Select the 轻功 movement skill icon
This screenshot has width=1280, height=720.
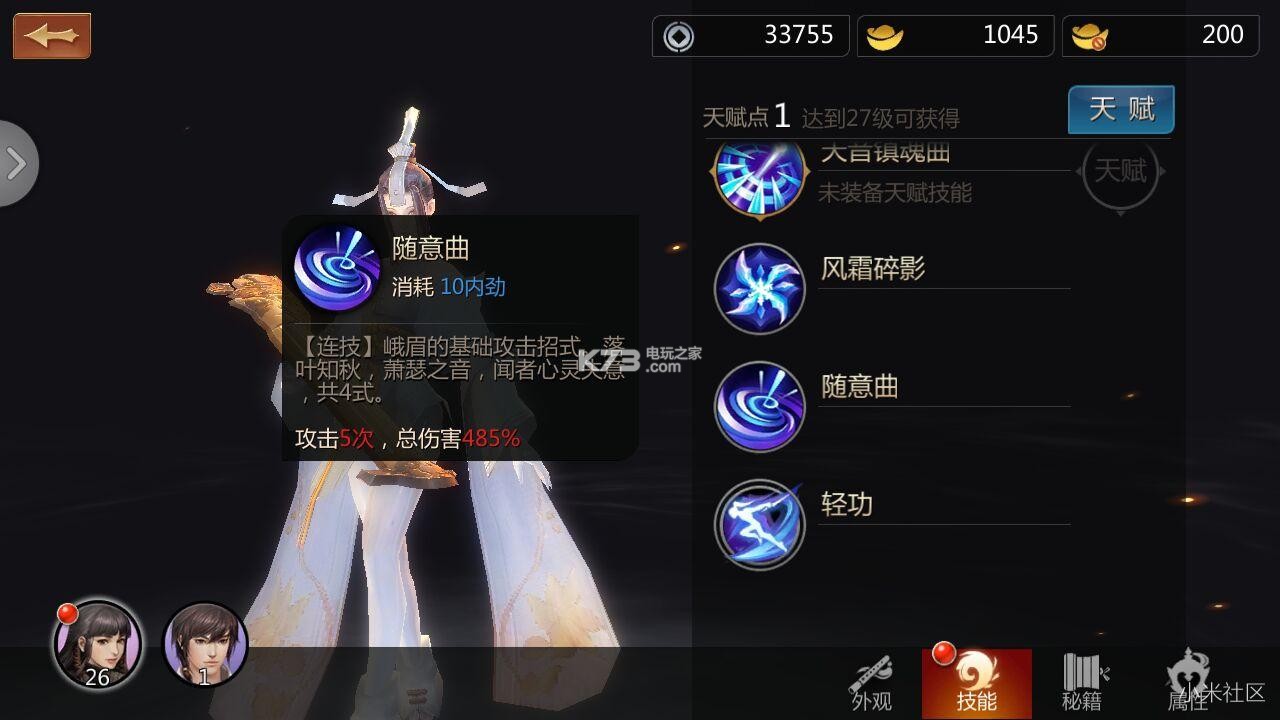[759, 524]
